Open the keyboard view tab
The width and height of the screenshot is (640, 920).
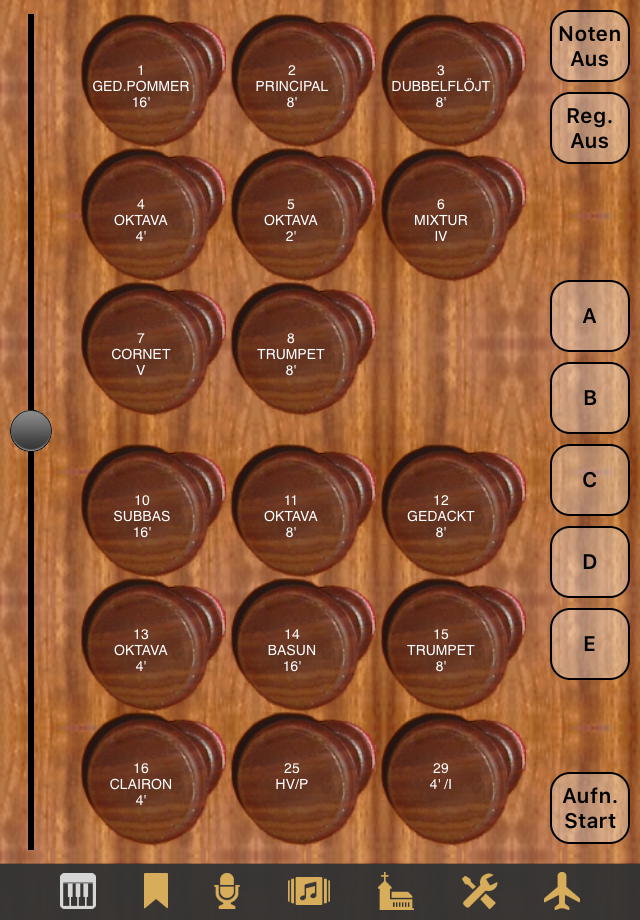tap(78, 890)
